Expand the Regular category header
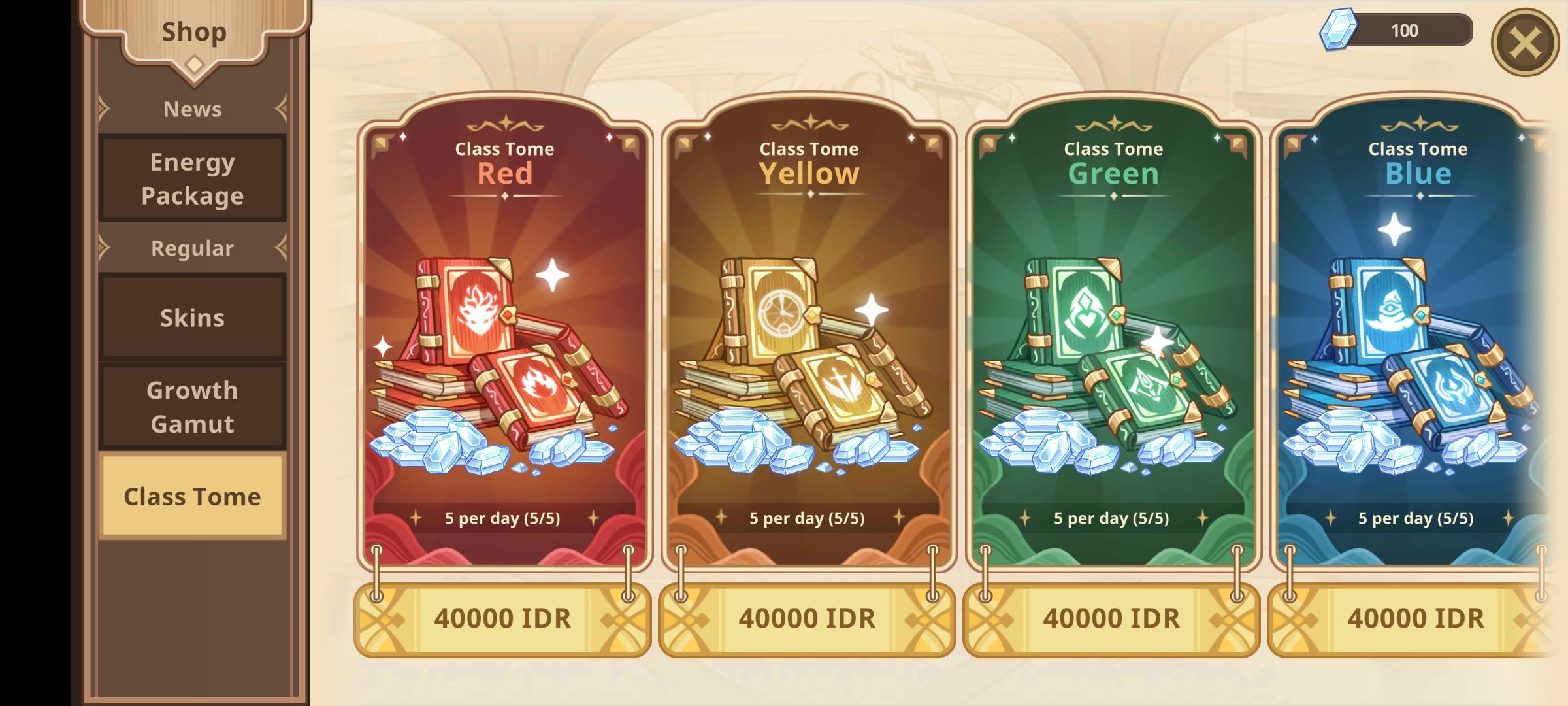The height and width of the screenshot is (706, 1568). click(191, 248)
